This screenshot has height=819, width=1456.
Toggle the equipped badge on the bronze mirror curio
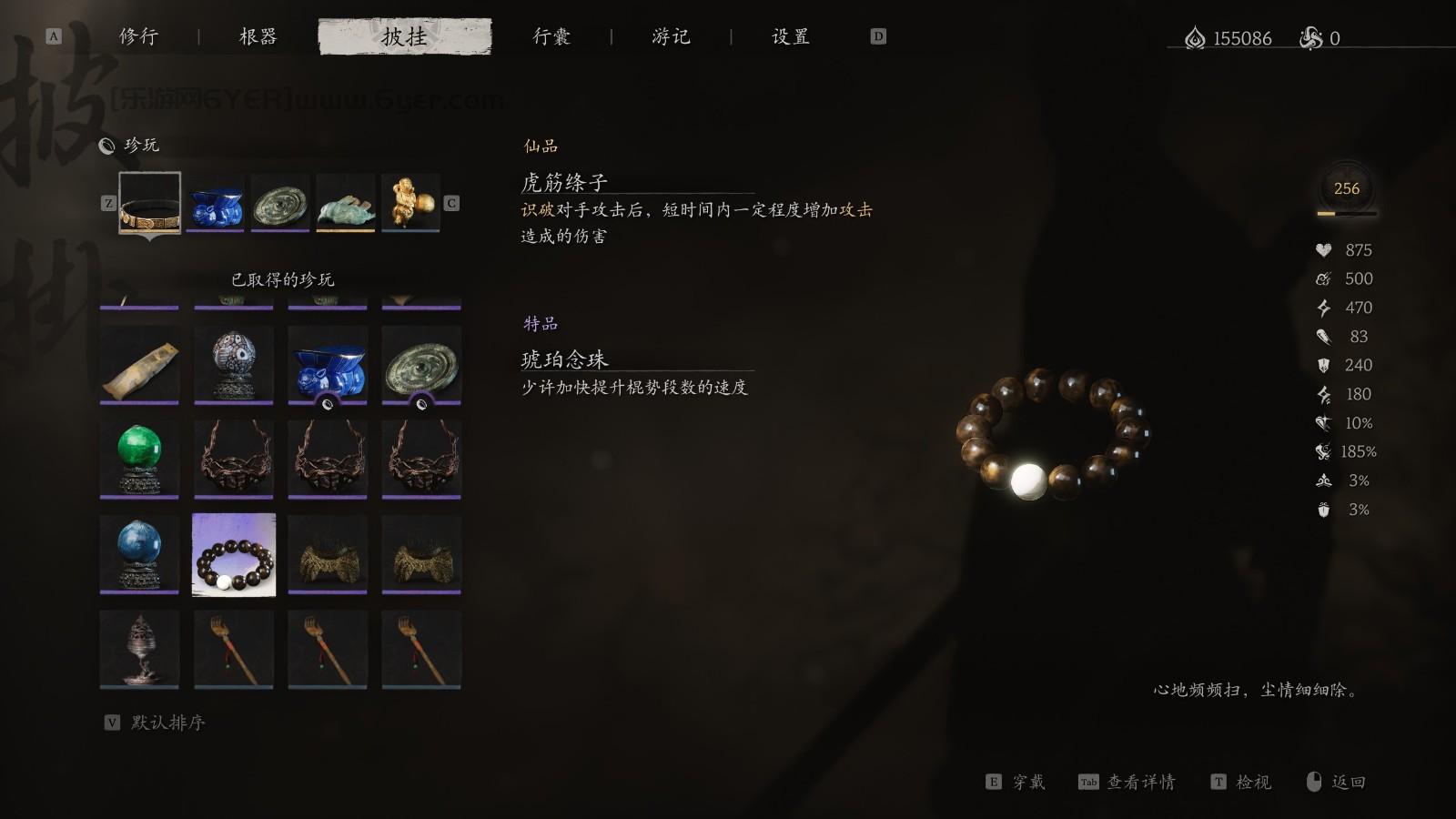420,405
